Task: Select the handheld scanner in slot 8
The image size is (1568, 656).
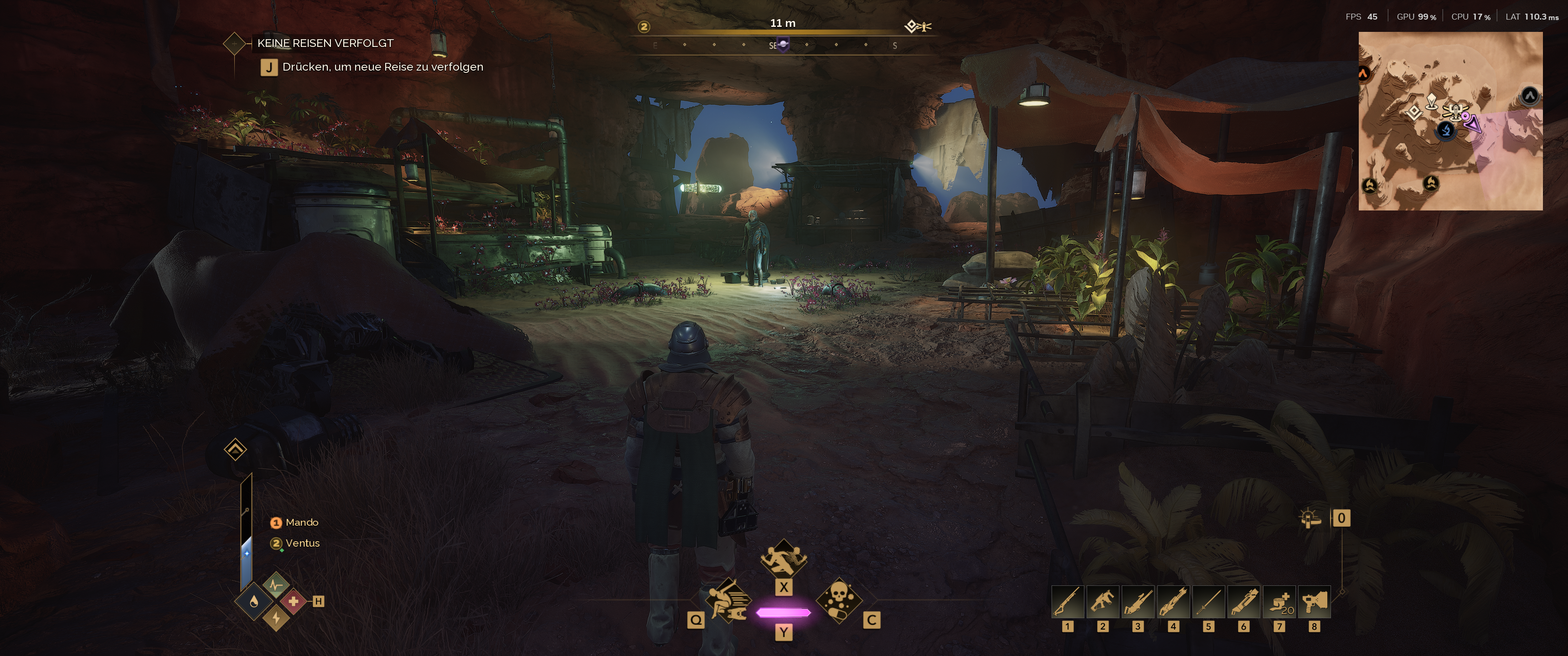Action: (x=1314, y=602)
